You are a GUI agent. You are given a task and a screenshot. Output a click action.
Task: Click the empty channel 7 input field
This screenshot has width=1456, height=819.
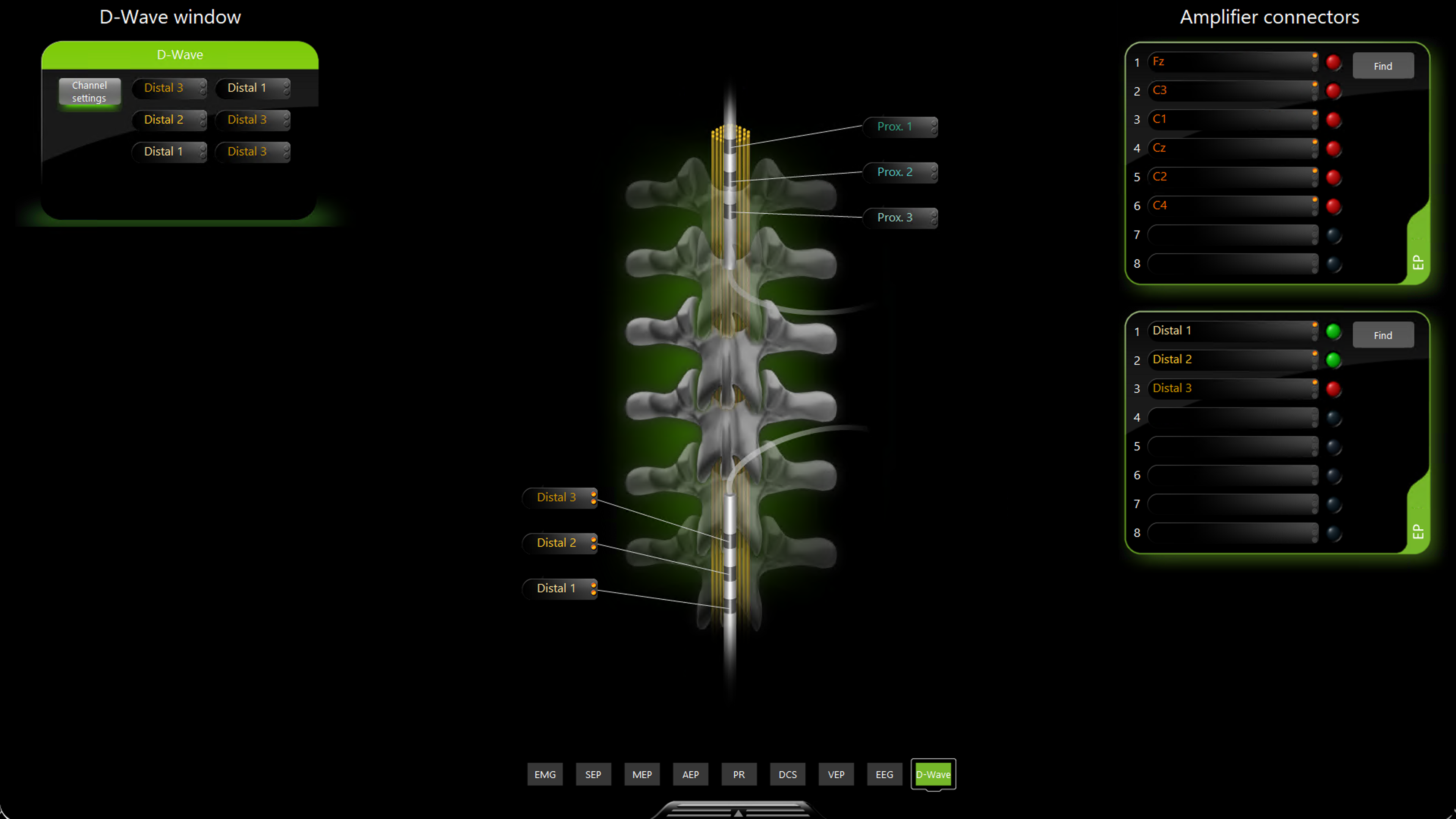[x=1232, y=235]
